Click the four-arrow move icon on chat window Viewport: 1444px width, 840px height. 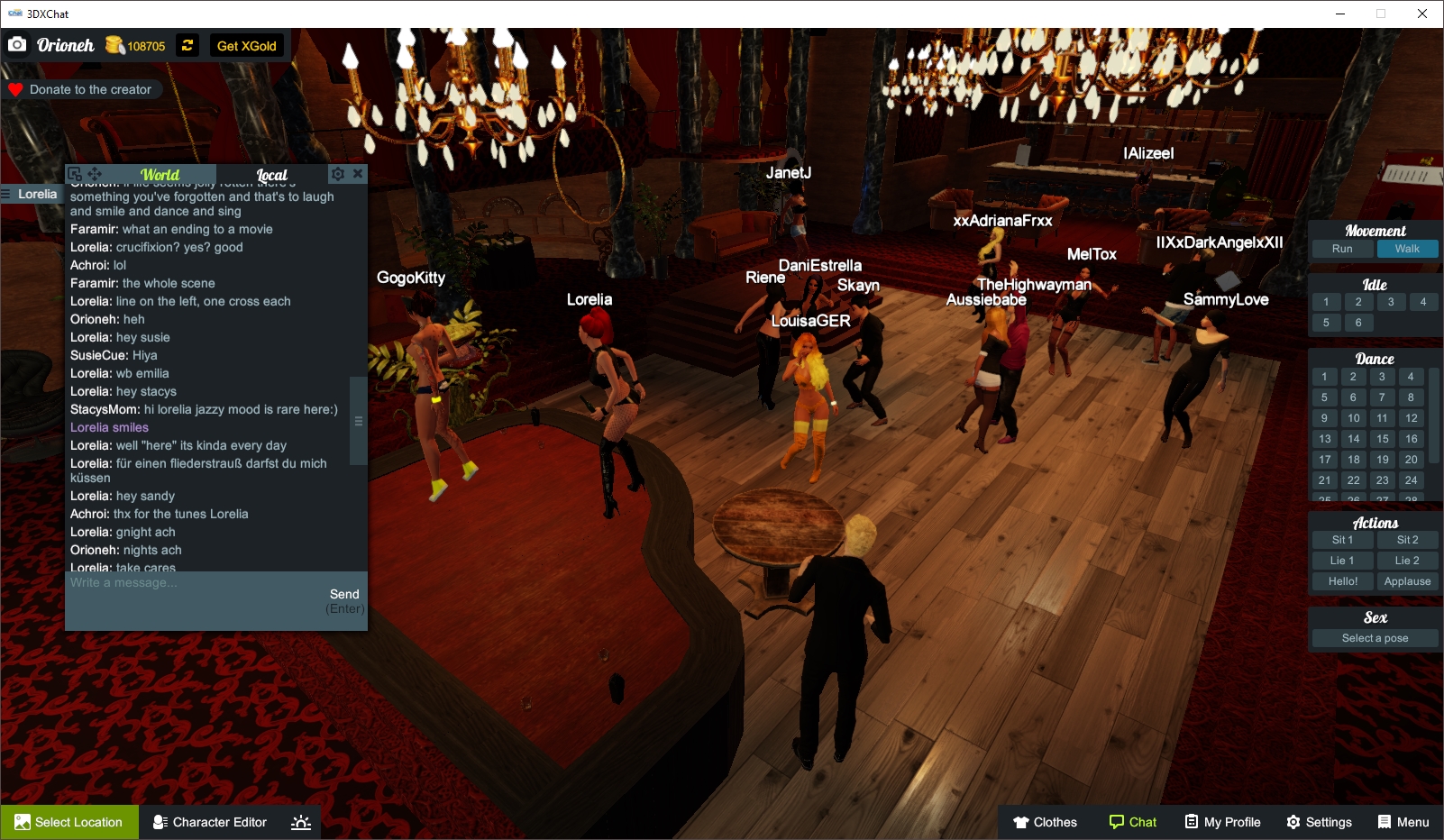(x=96, y=173)
